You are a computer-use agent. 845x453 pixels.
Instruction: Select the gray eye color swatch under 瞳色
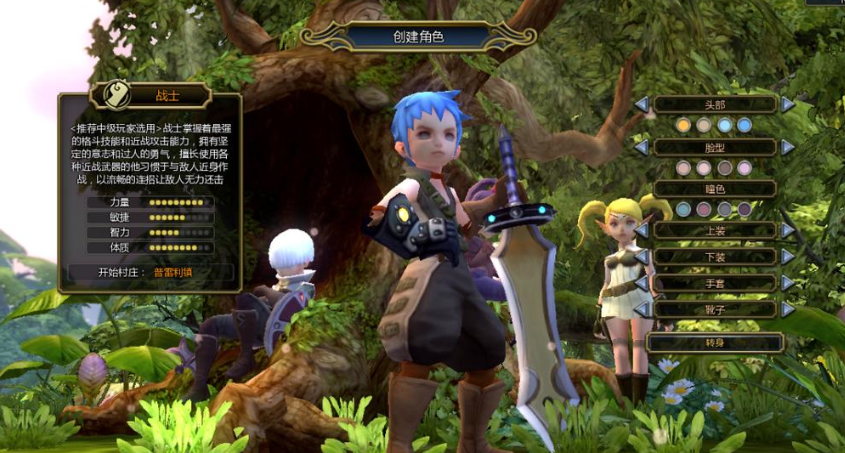[x=724, y=209]
